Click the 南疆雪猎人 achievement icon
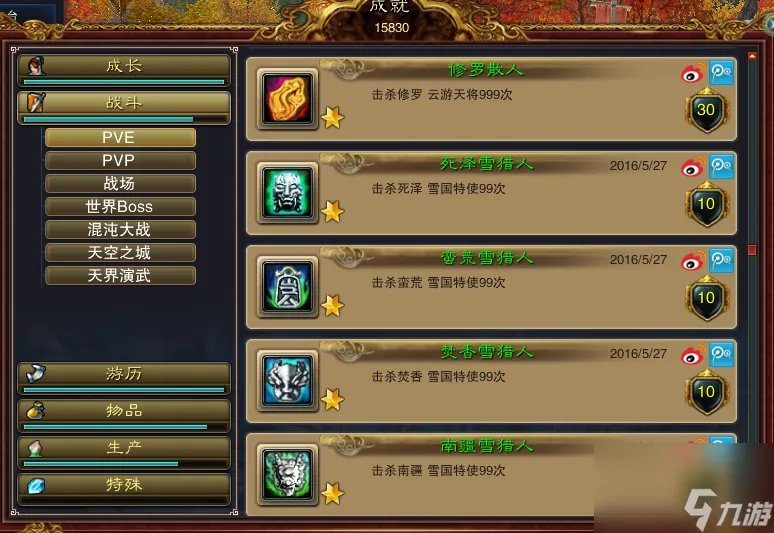774x533 pixels. point(288,474)
